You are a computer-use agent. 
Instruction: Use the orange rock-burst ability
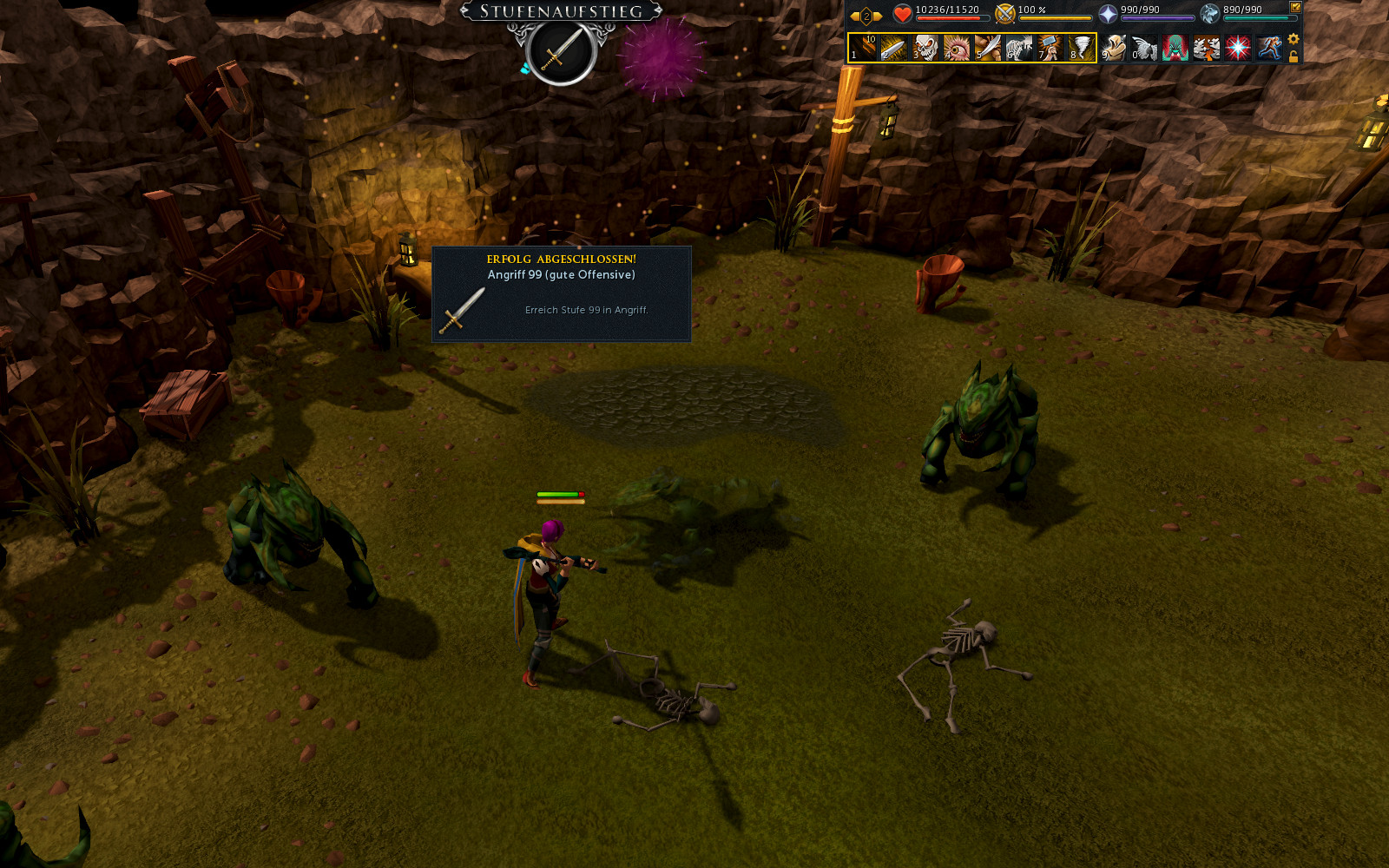point(1207,48)
